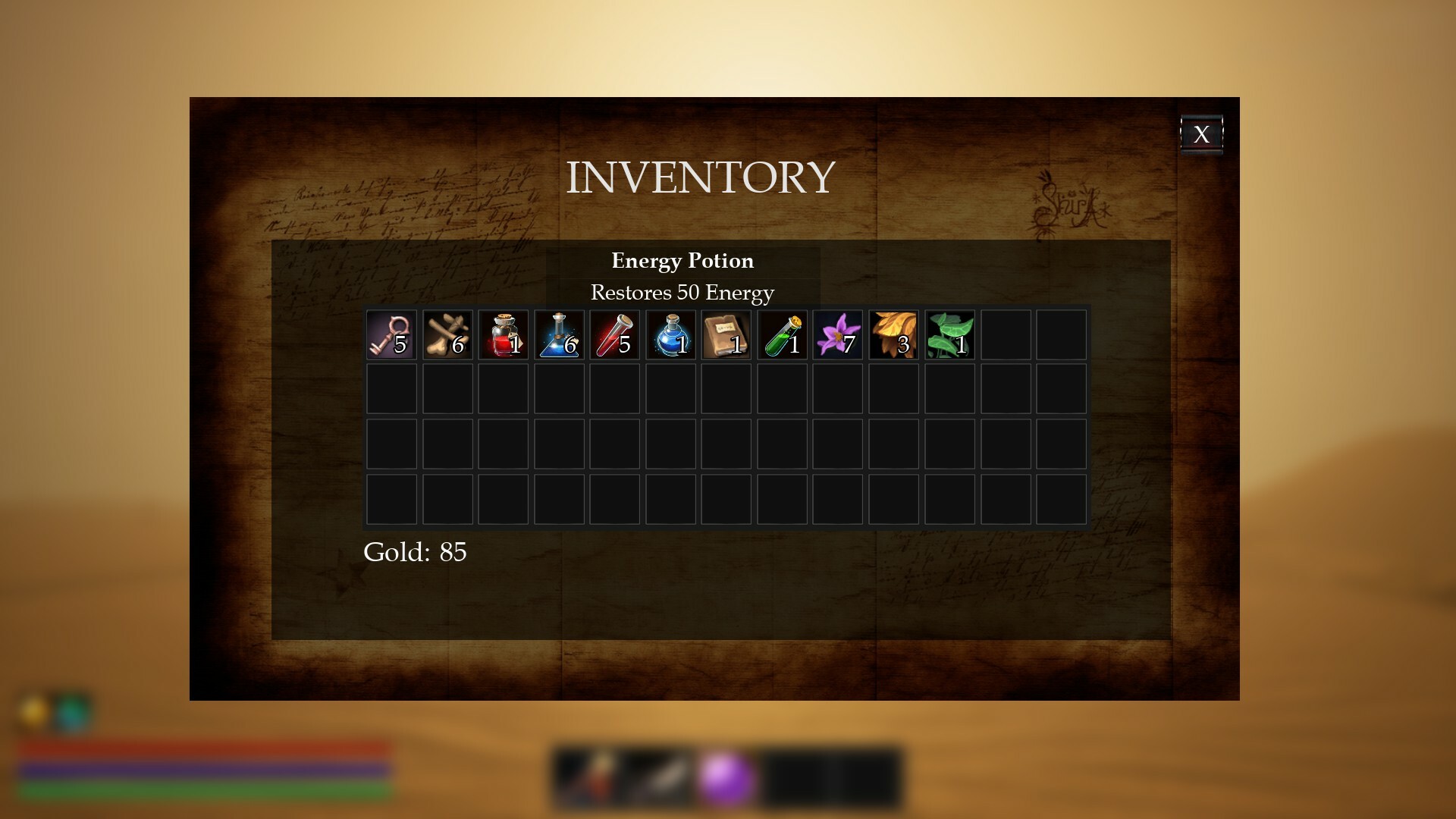
Task: Click the green leaves herb item
Action: point(950,334)
